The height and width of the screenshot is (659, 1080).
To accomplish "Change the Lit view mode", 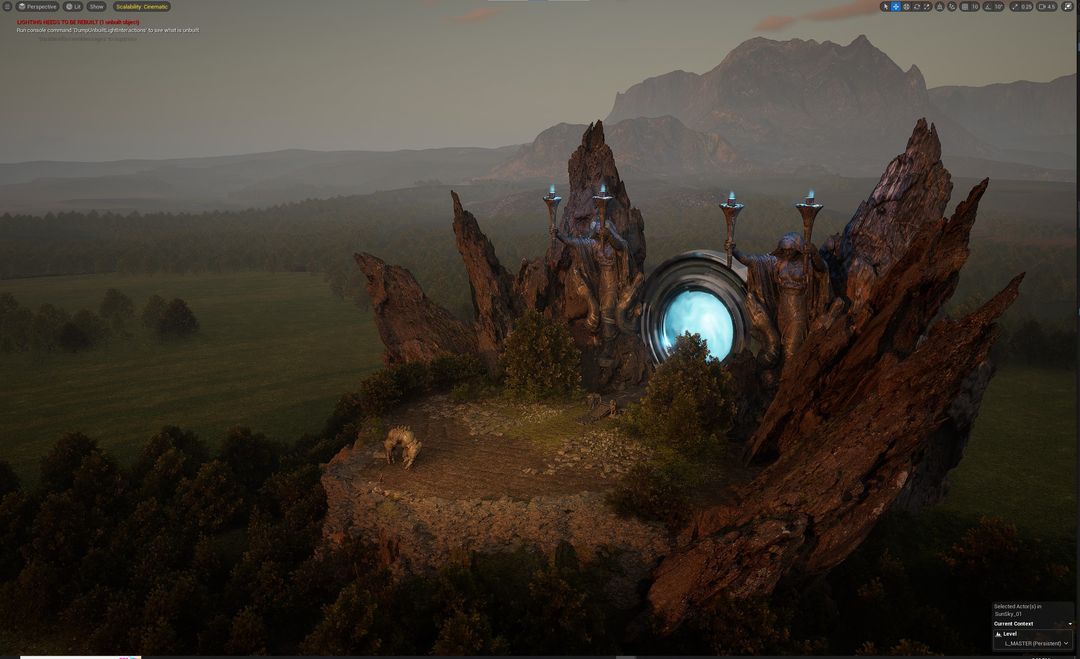I will [73, 7].
